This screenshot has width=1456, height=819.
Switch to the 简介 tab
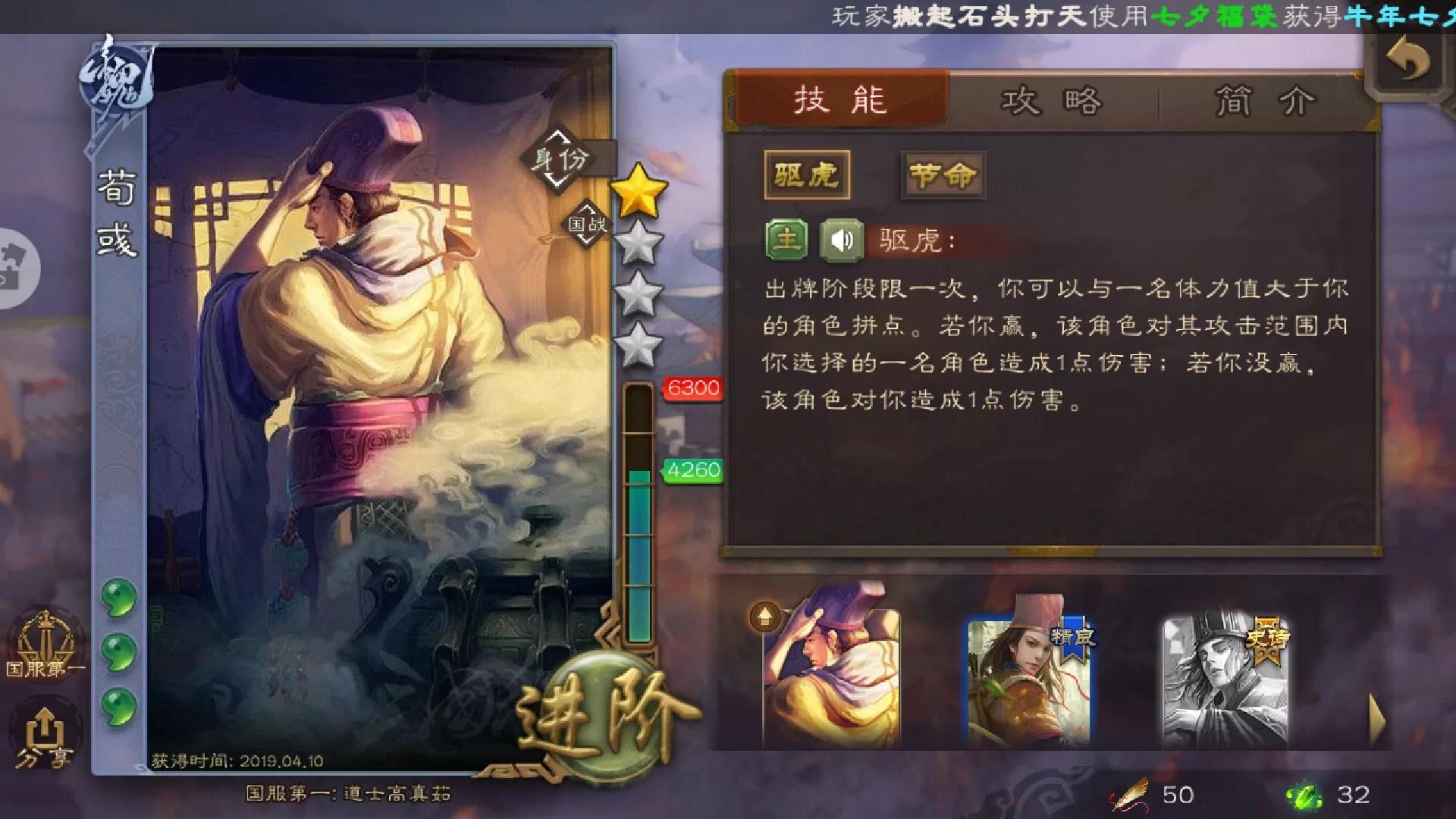[x=1263, y=101]
